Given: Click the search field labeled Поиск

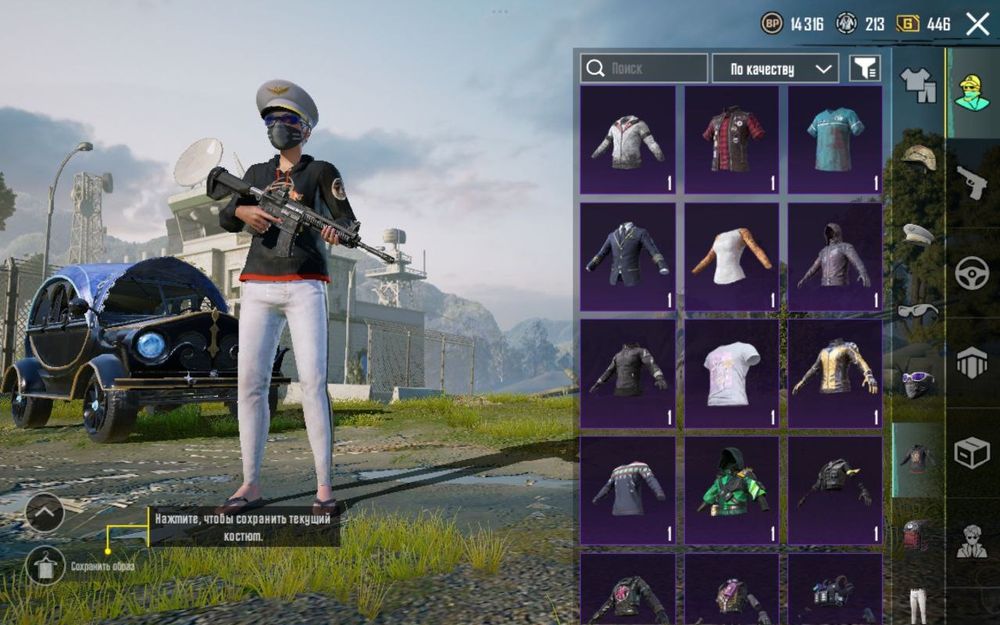Looking at the screenshot, I should coord(644,68).
